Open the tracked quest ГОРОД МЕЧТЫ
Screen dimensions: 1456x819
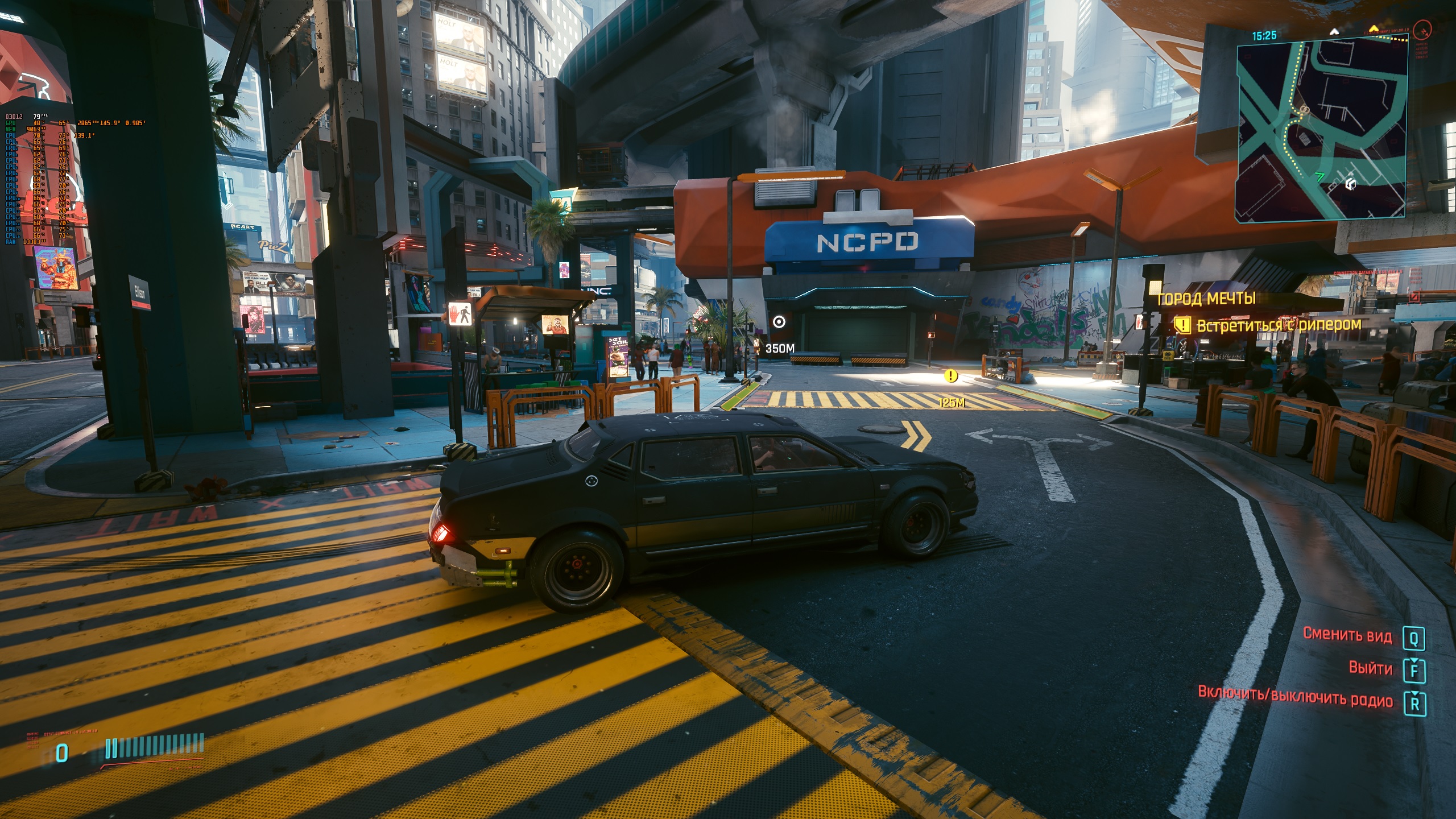1206,299
